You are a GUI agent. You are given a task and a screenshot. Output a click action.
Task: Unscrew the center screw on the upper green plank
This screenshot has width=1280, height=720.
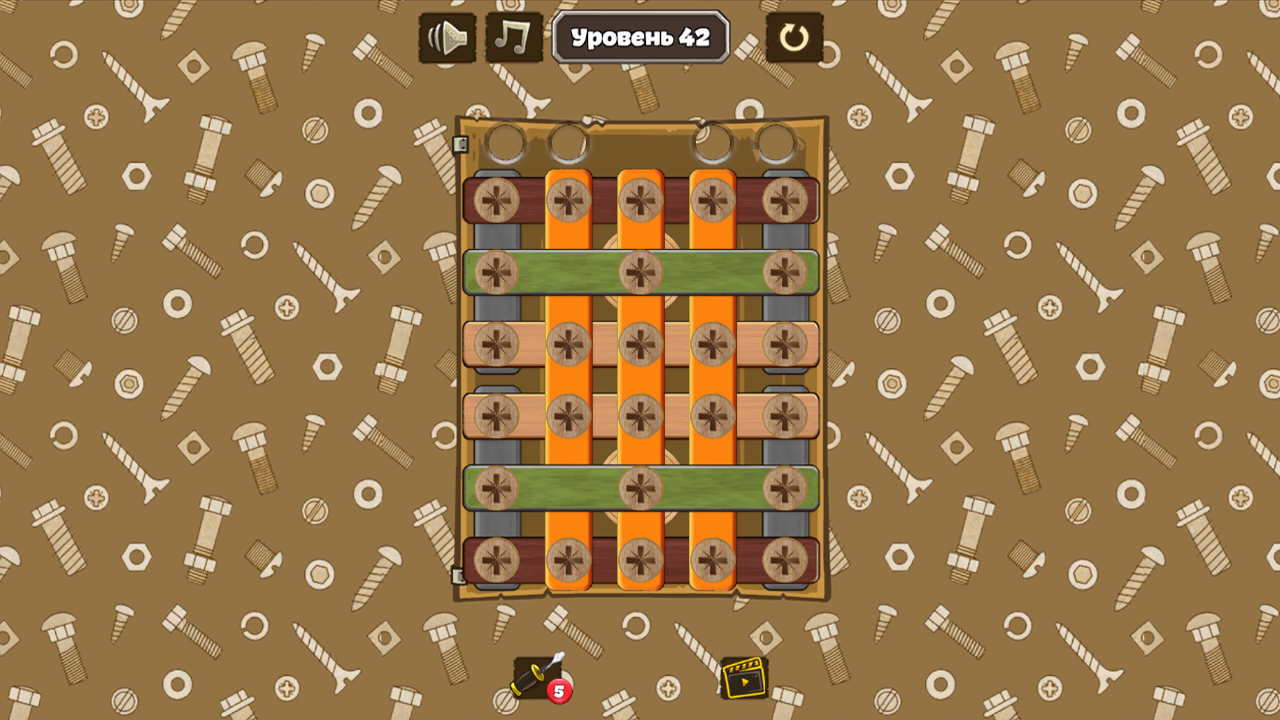(641, 273)
